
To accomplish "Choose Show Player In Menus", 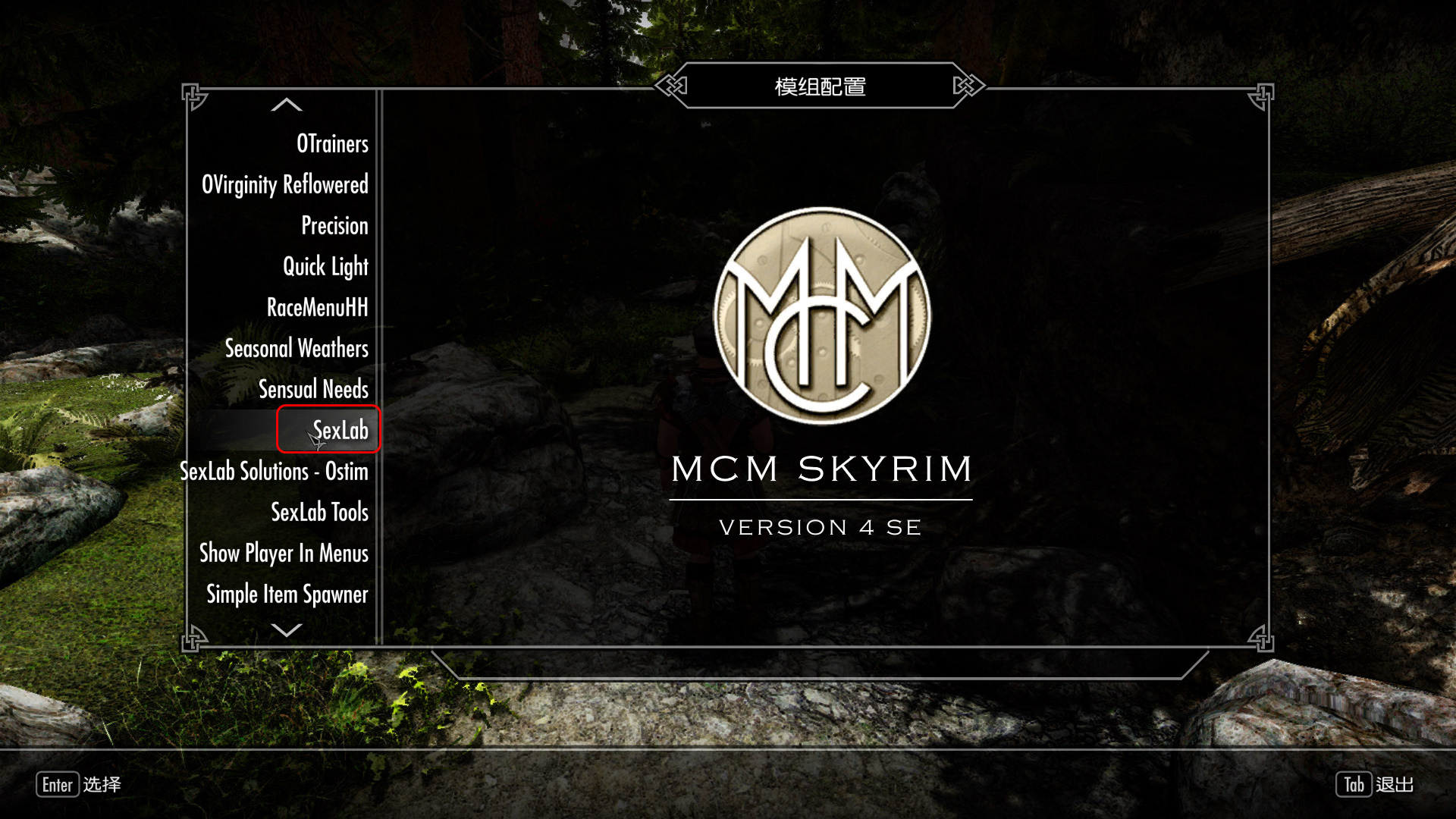I will pos(284,554).
